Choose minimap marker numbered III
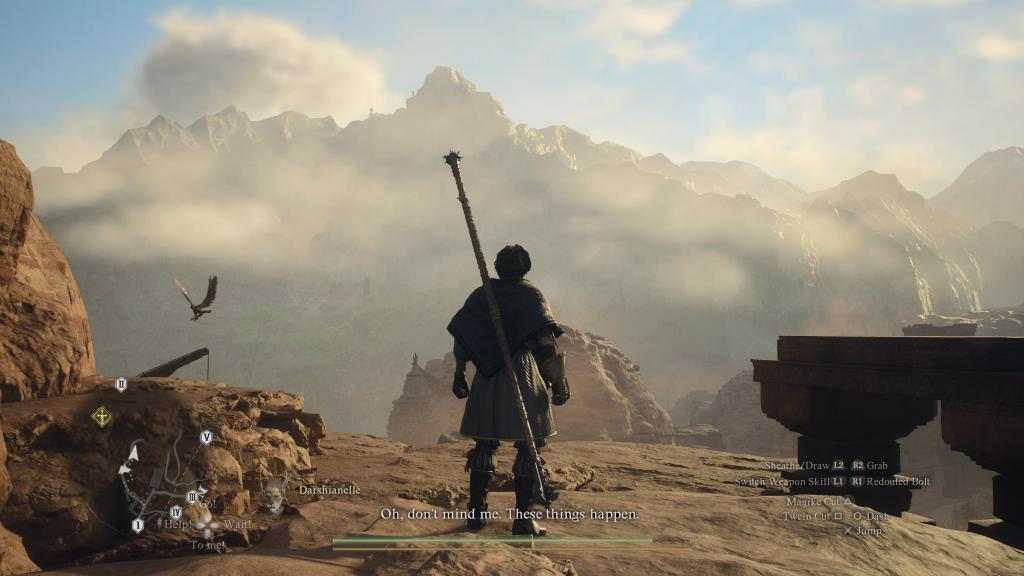Viewport: 1024px width, 576px height. click(192, 496)
